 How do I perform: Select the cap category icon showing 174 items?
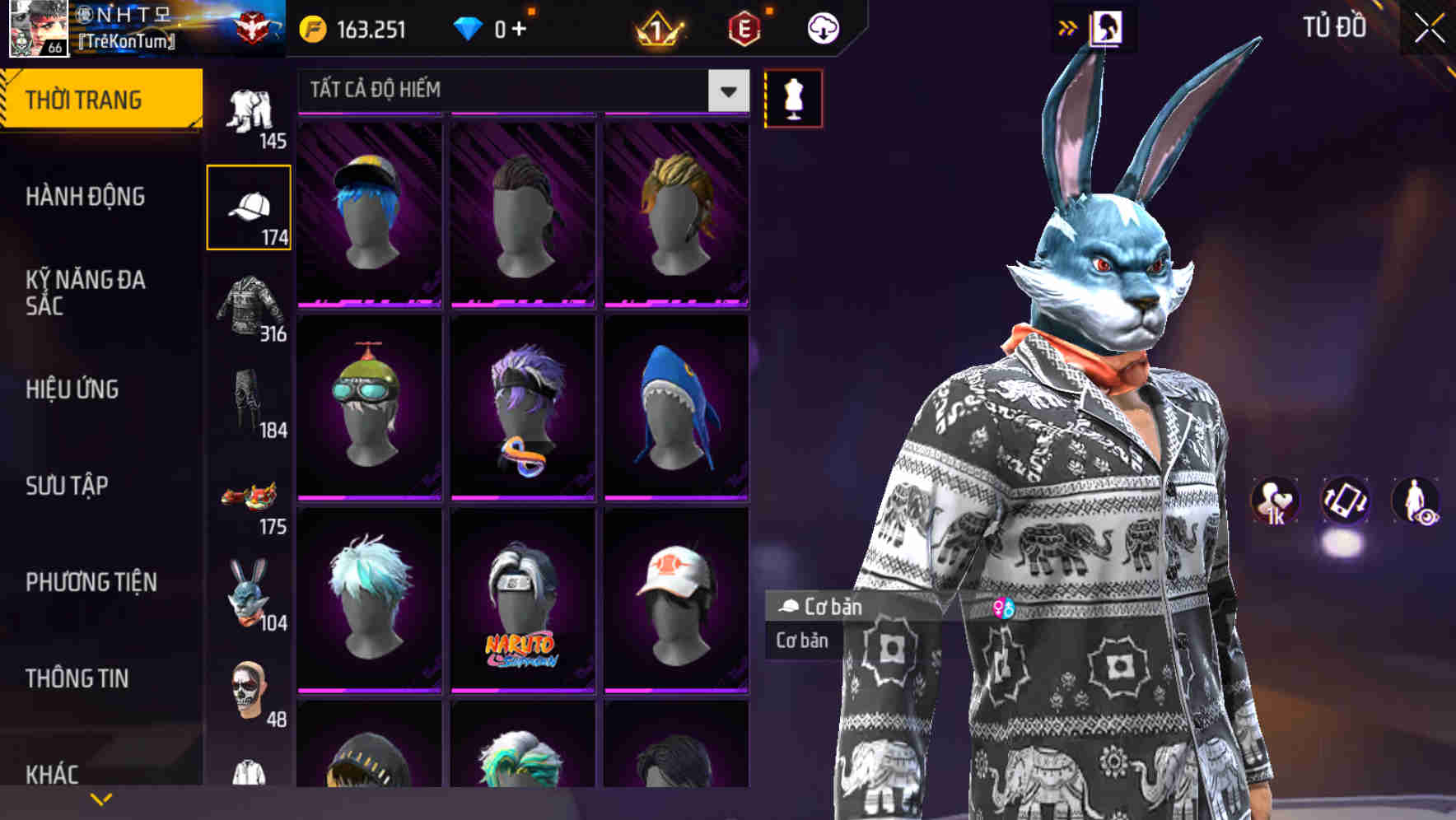(248, 206)
